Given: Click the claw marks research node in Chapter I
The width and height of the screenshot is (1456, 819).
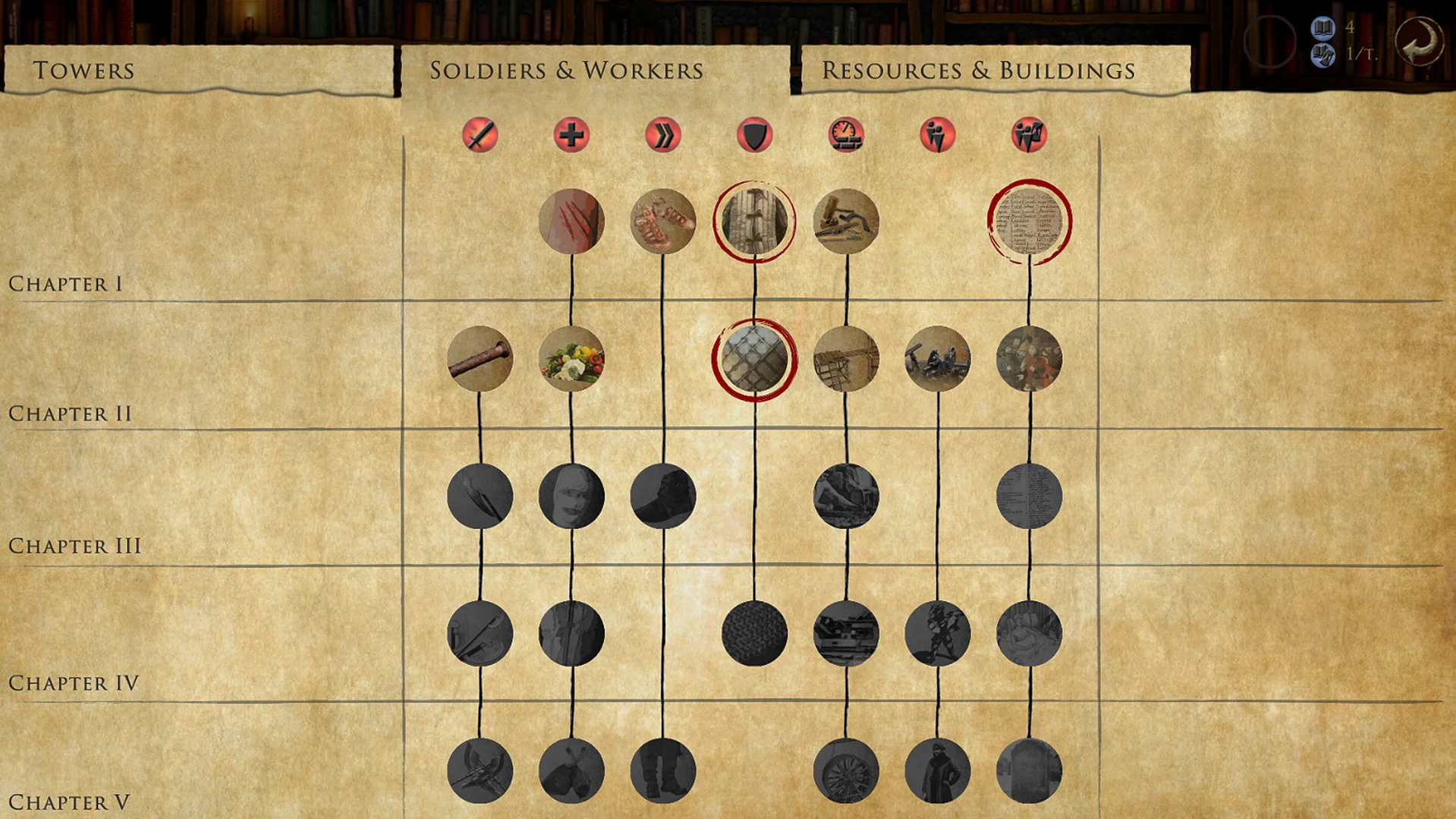Looking at the screenshot, I should click(x=571, y=221).
